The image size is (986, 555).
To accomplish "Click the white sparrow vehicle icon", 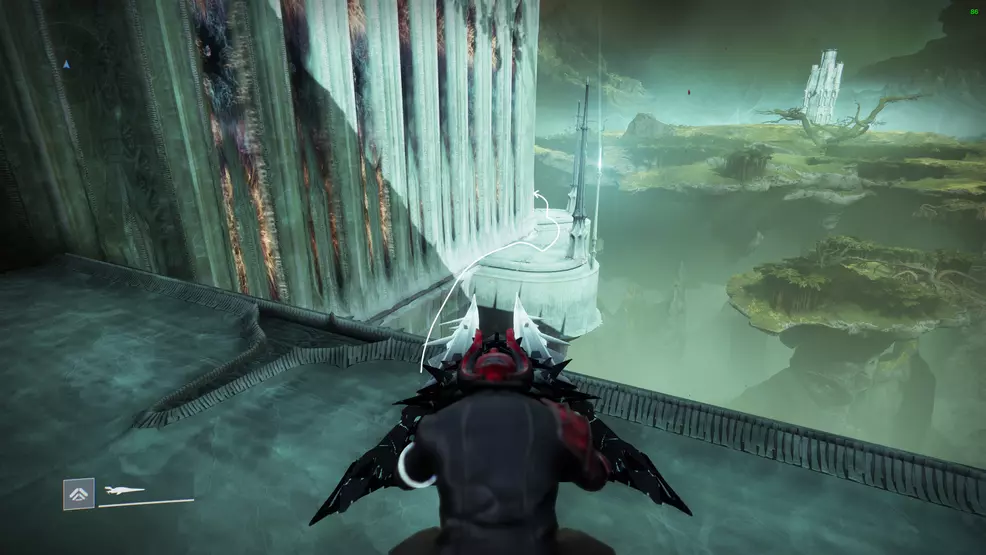I will [x=124, y=490].
